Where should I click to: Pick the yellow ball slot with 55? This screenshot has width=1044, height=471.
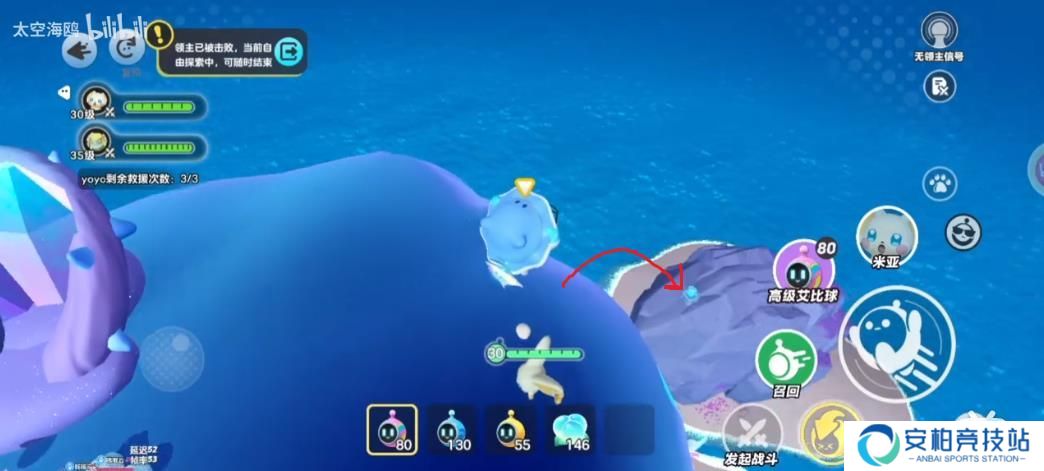point(510,429)
